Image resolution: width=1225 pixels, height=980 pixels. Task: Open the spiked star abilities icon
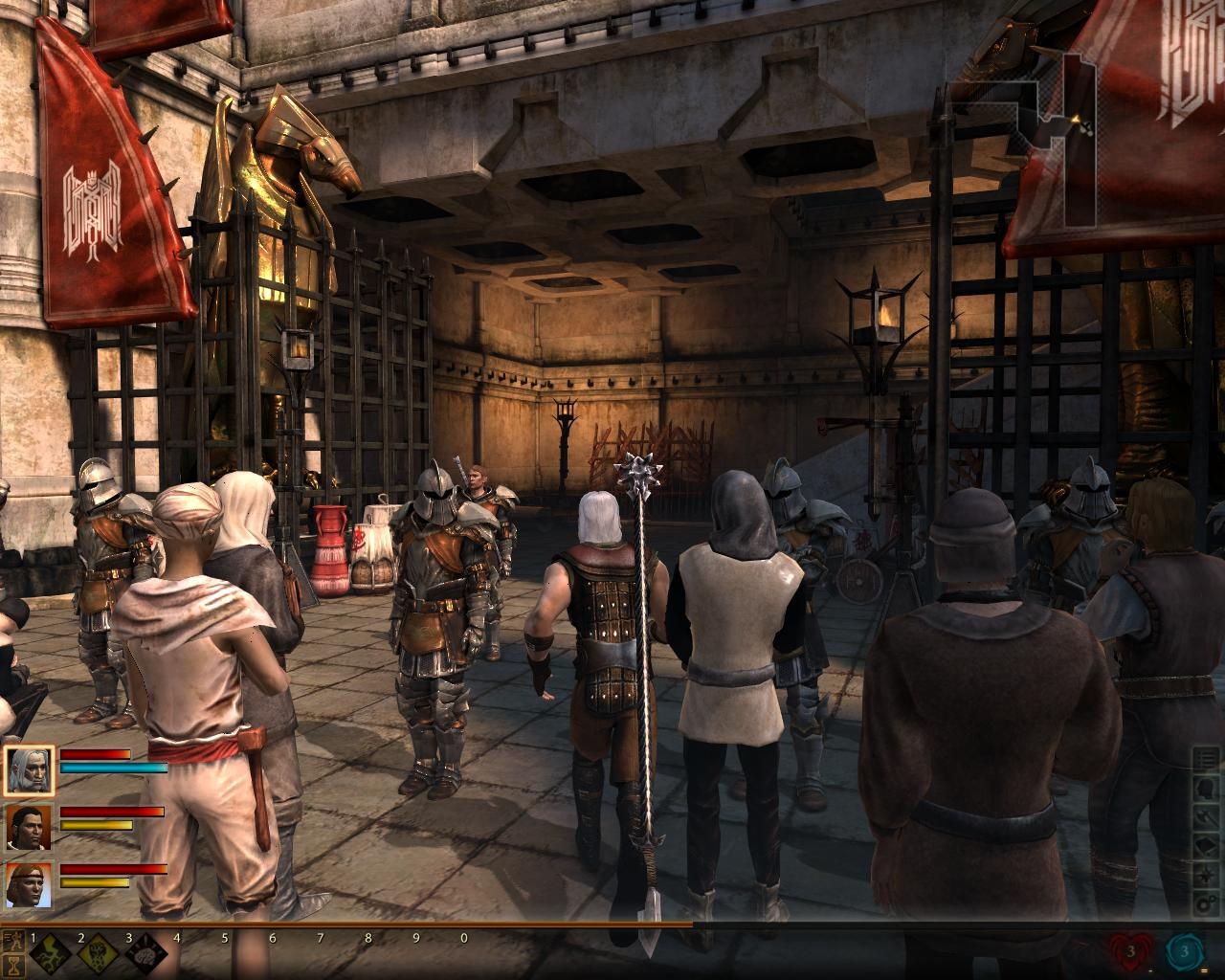[x=1207, y=877]
